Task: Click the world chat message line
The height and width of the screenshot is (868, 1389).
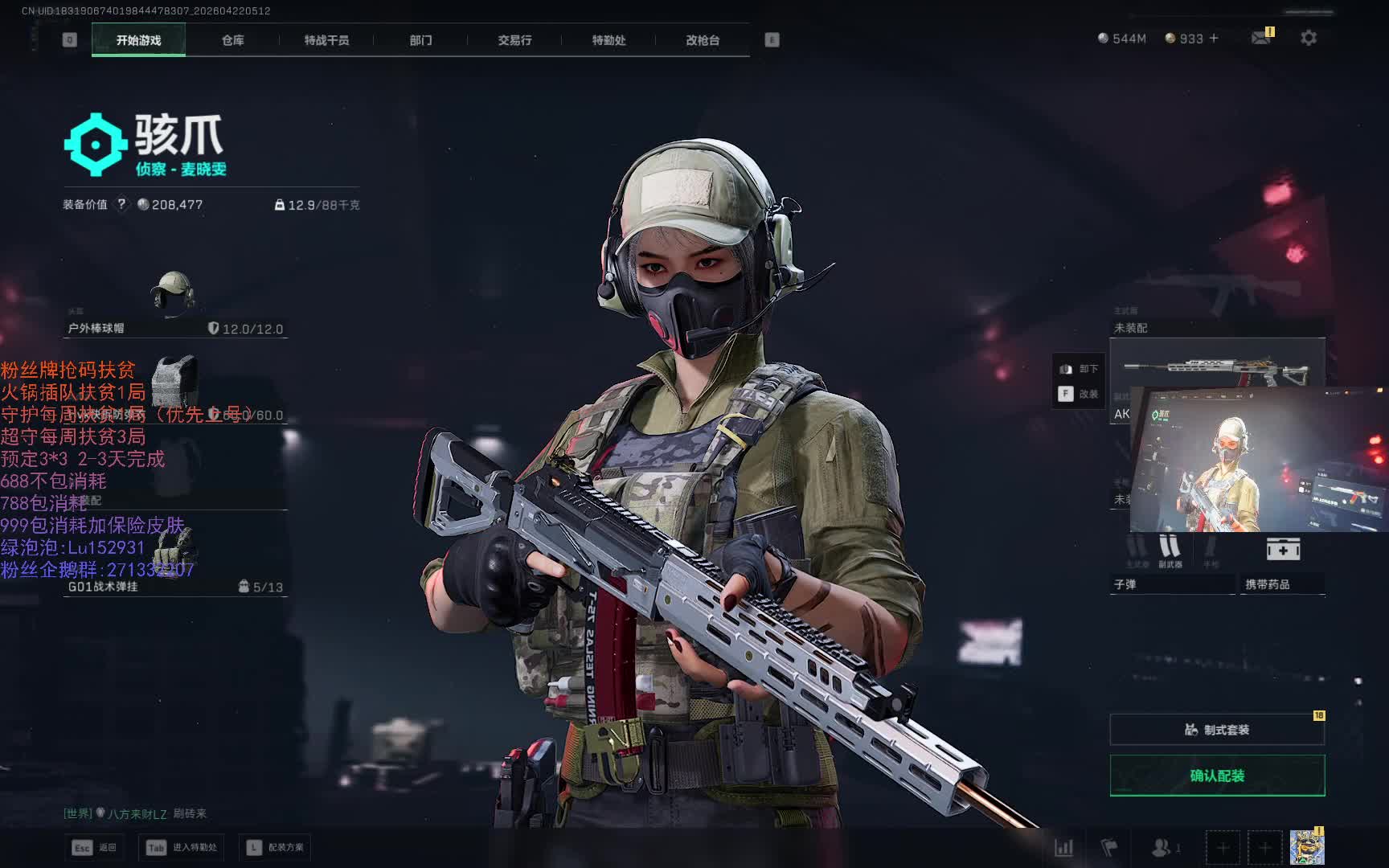Action: [x=135, y=813]
